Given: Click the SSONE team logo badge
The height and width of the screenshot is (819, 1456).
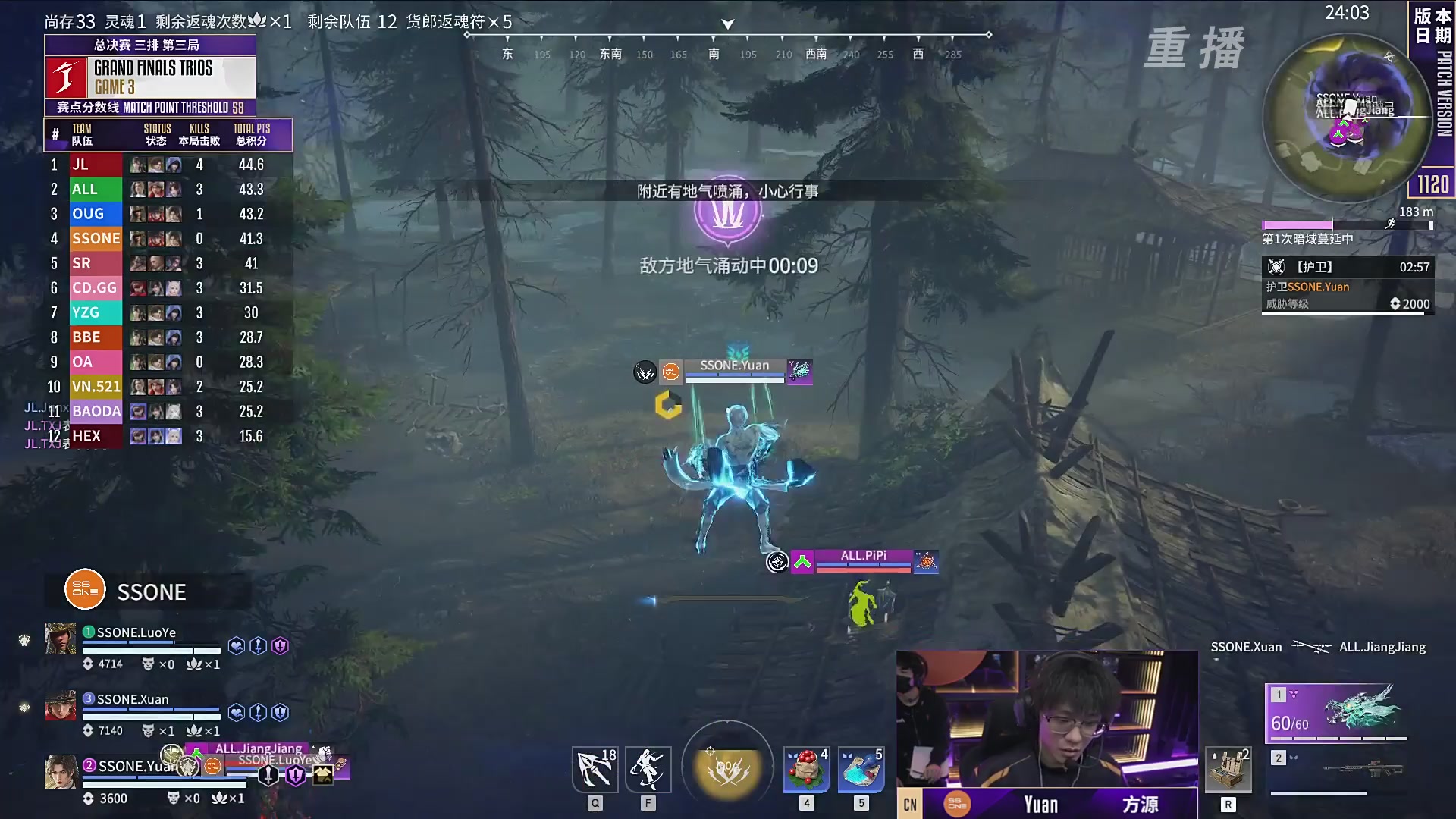Looking at the screenshot, I should coord(83,590).
